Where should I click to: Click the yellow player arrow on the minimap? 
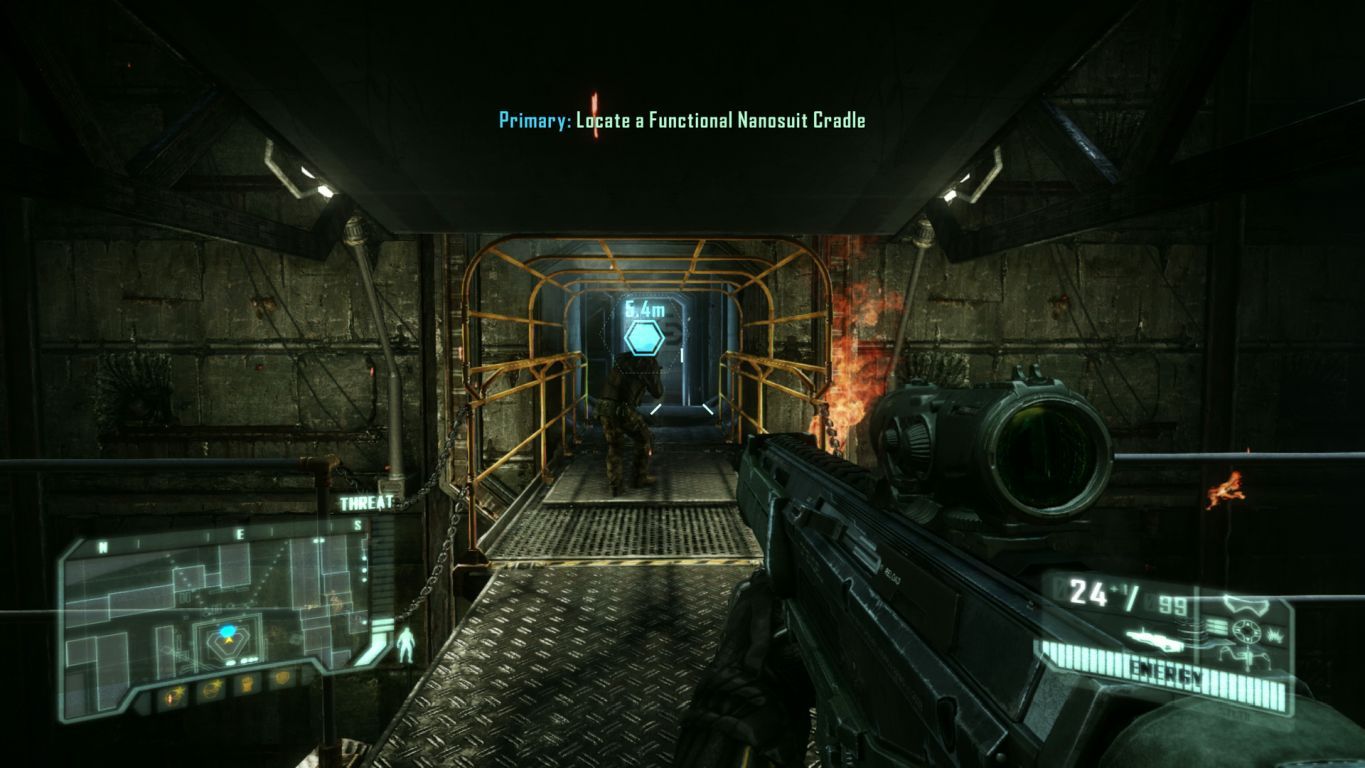pos(229,640)
